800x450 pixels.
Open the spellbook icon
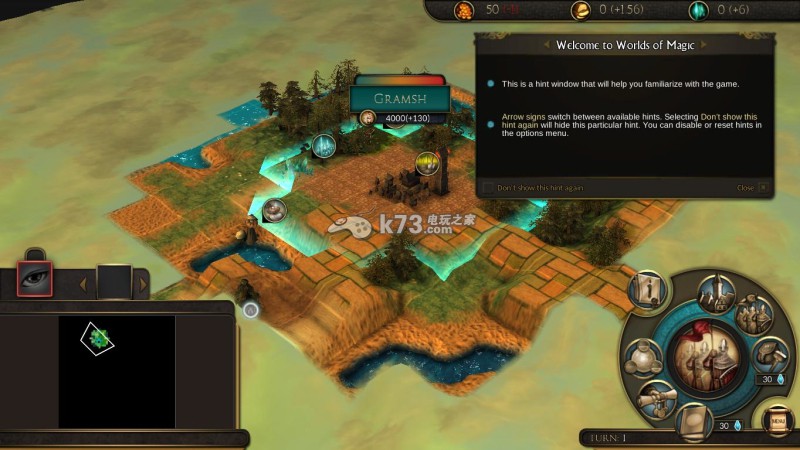point(692,420)
